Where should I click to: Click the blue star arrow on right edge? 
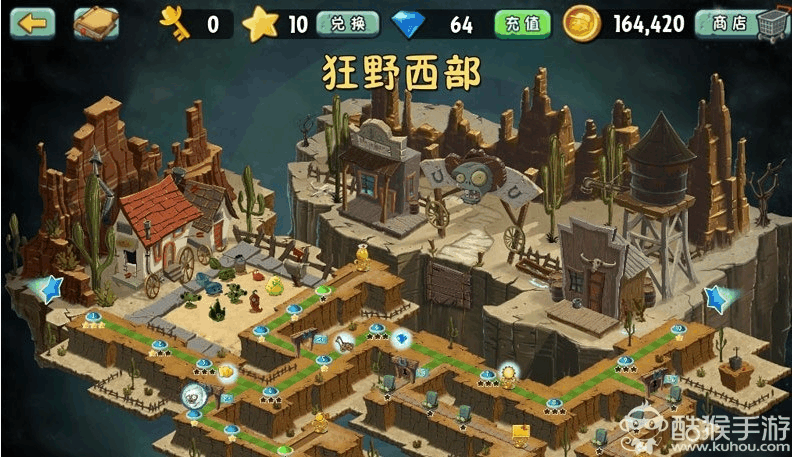click(x=718, y=297)
